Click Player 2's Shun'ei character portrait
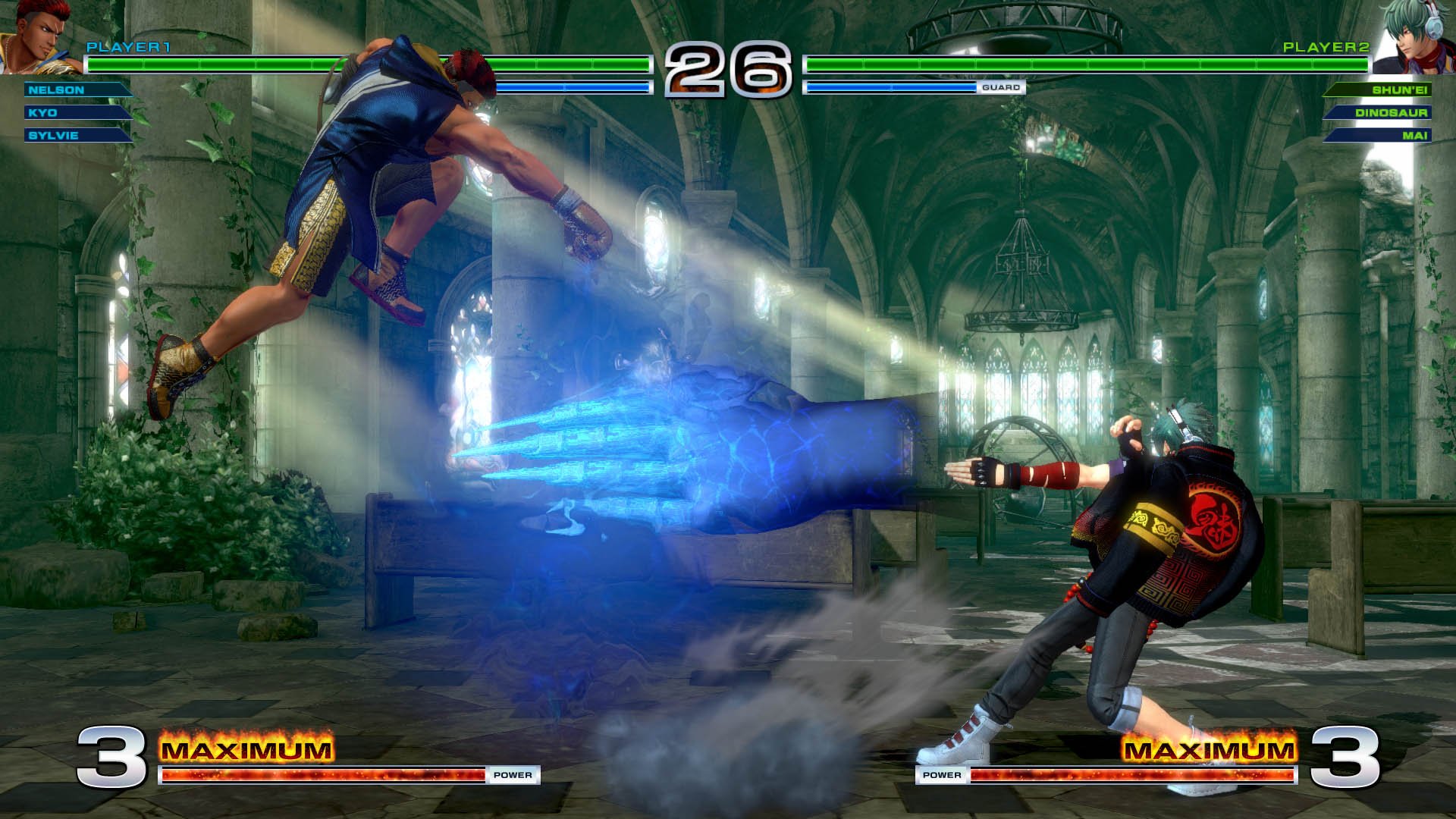The height and width of the screenshot is (819, 1456). [x=1414, y=38]
